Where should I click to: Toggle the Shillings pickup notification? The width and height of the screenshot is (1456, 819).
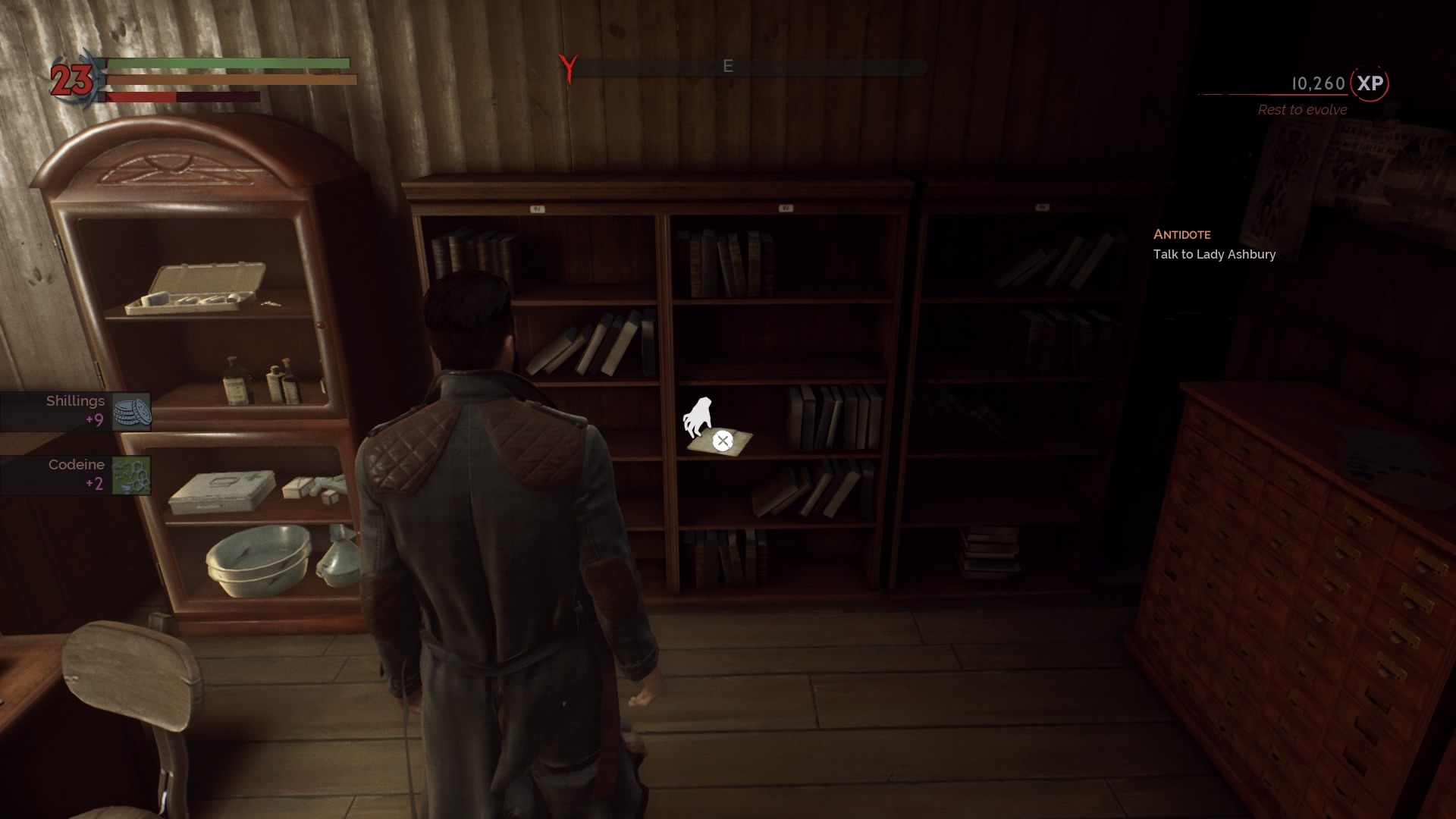(76, 412)
